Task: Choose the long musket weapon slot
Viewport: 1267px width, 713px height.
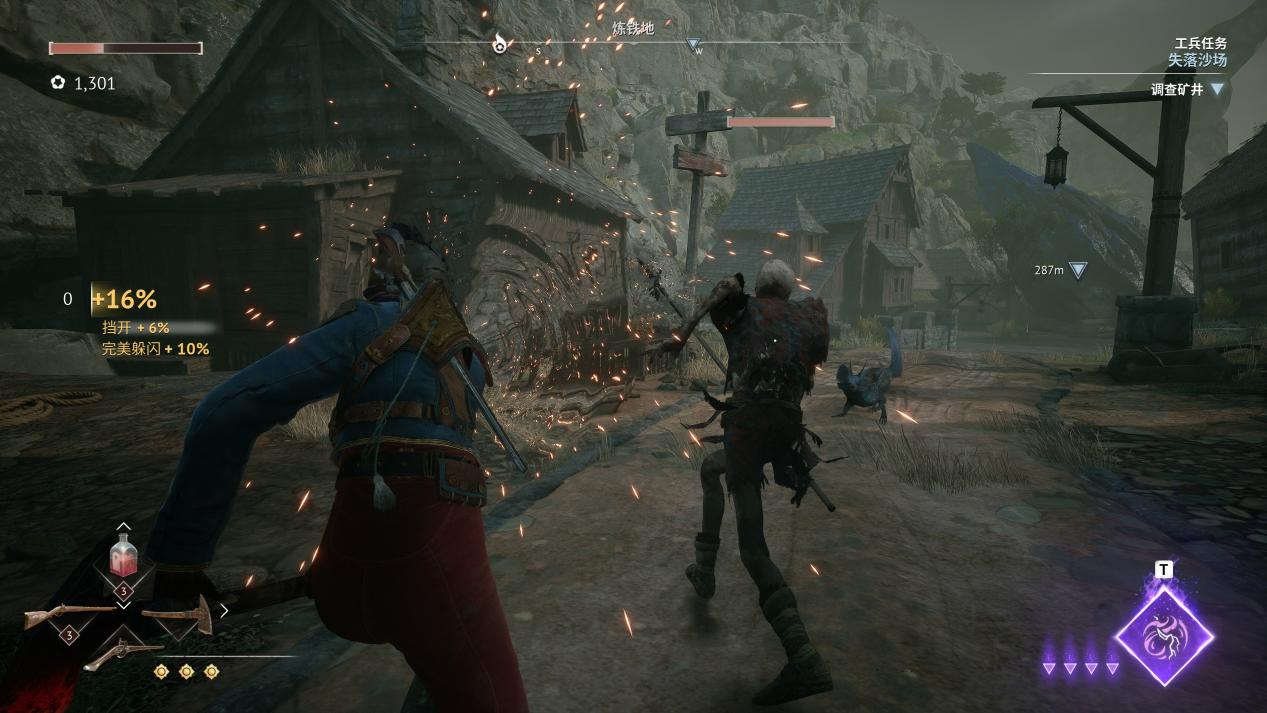Action: [x=69, y=613]
